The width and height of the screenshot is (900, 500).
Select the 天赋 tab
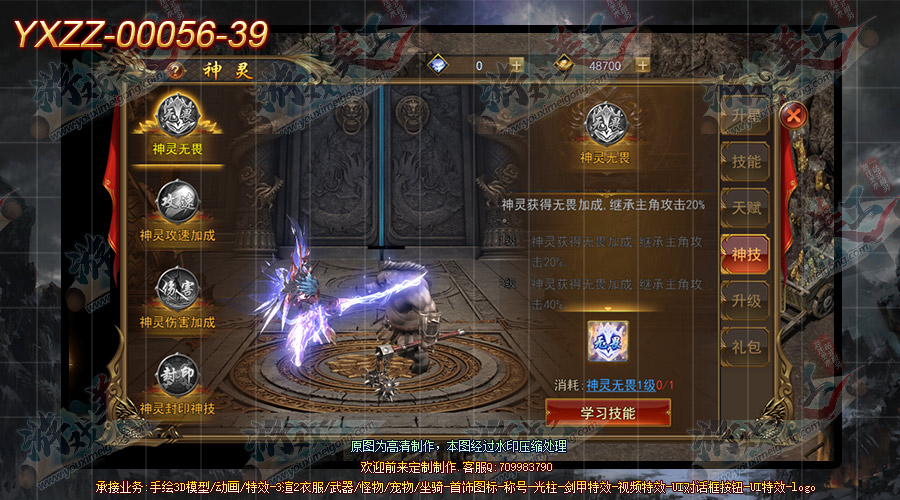point(745,208)
